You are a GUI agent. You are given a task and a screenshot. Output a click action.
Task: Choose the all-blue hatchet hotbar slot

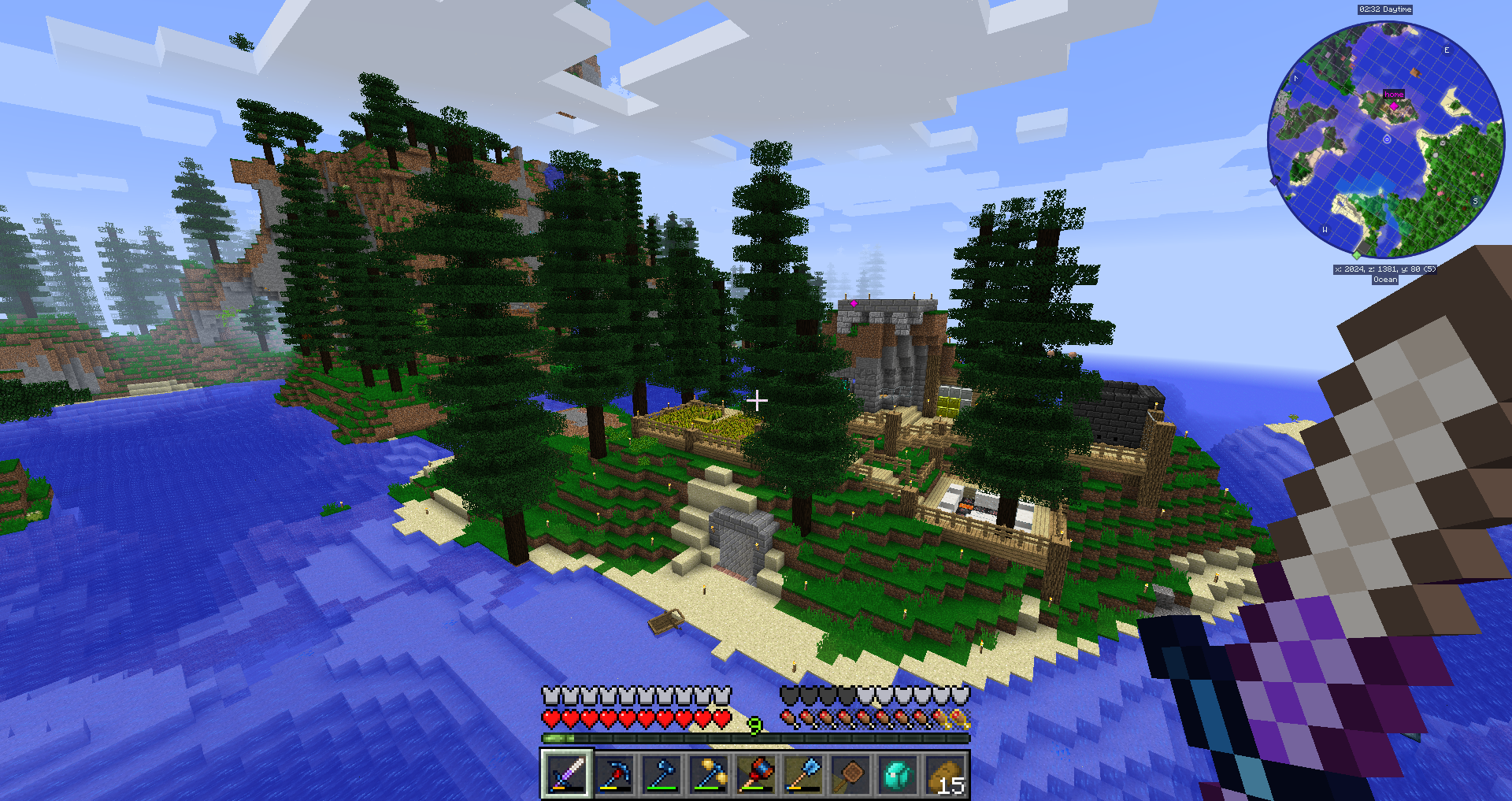(661, 773)
